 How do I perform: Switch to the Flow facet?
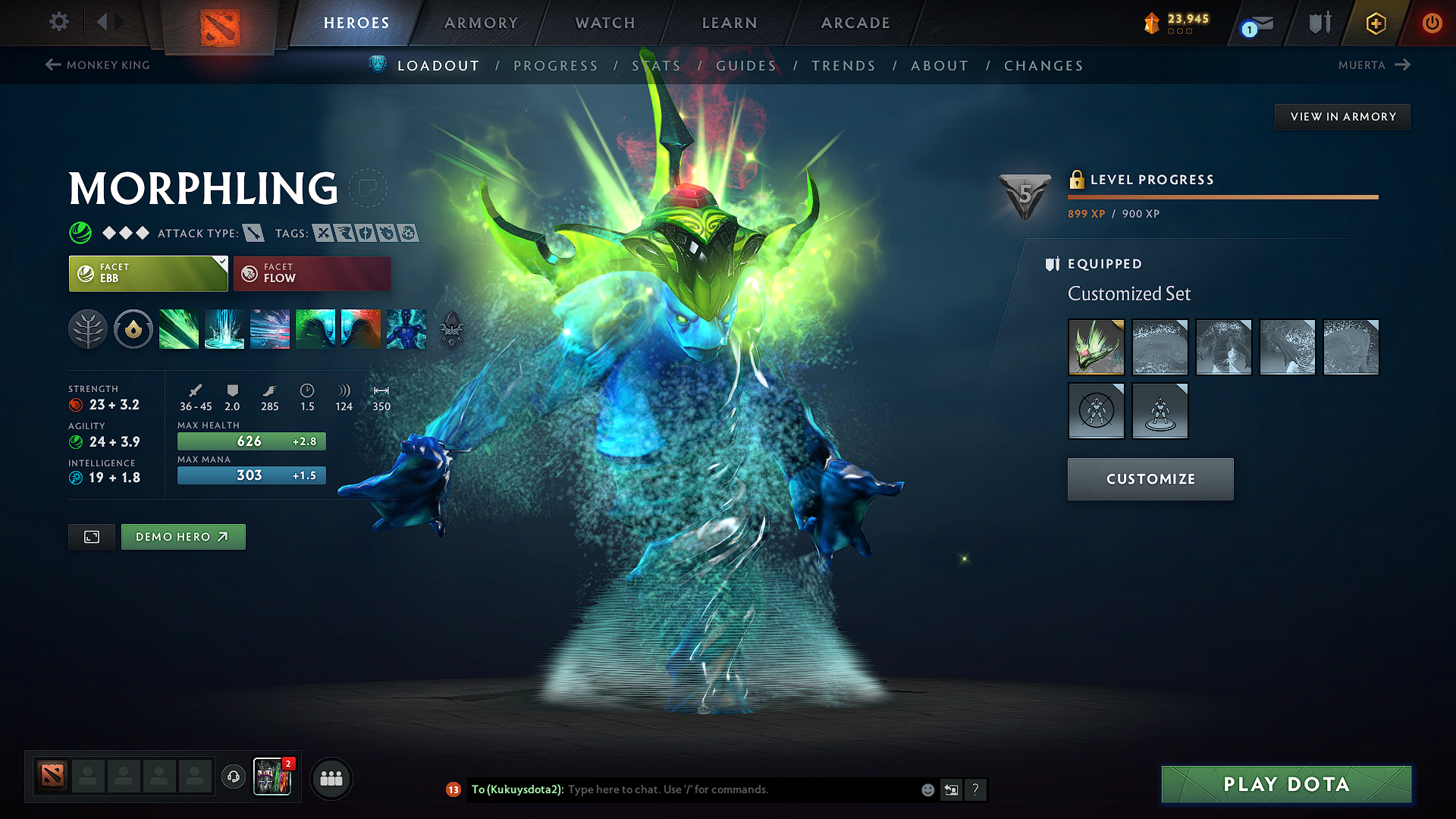pyautogui.click(x=312, y=273)
